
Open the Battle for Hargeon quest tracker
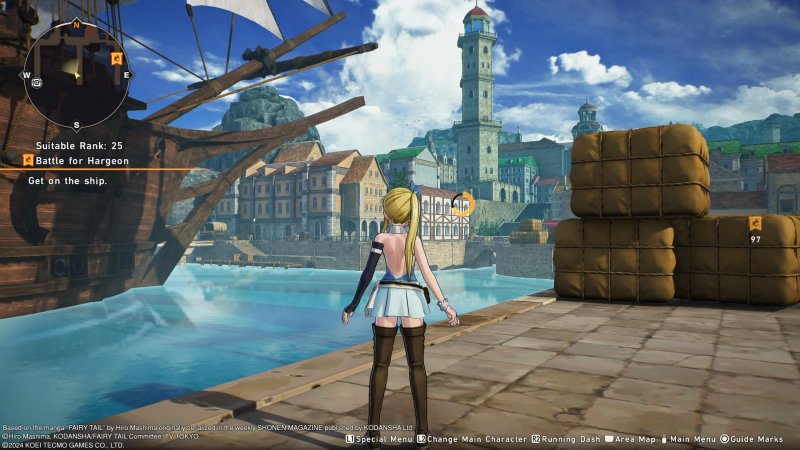[x=80, y=159]
